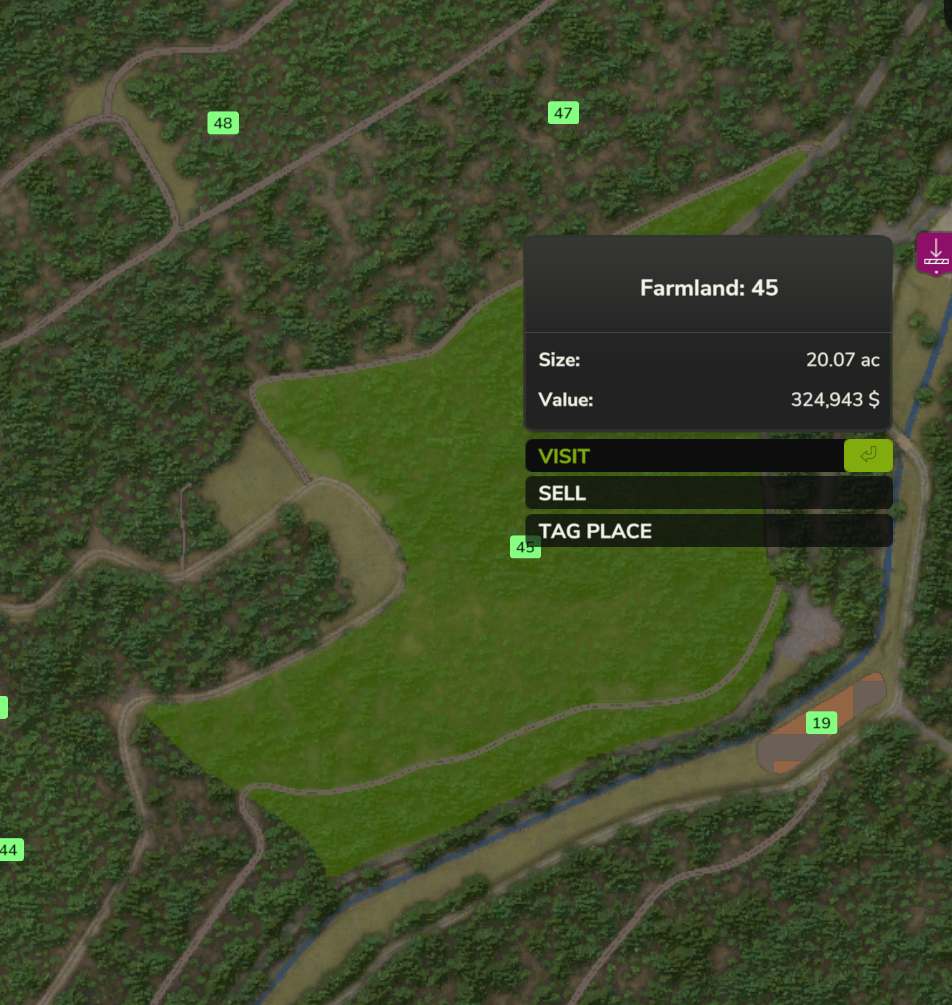952x1005 pixels.
Task: Click the field 19 map marker
Action: (821, 722)
